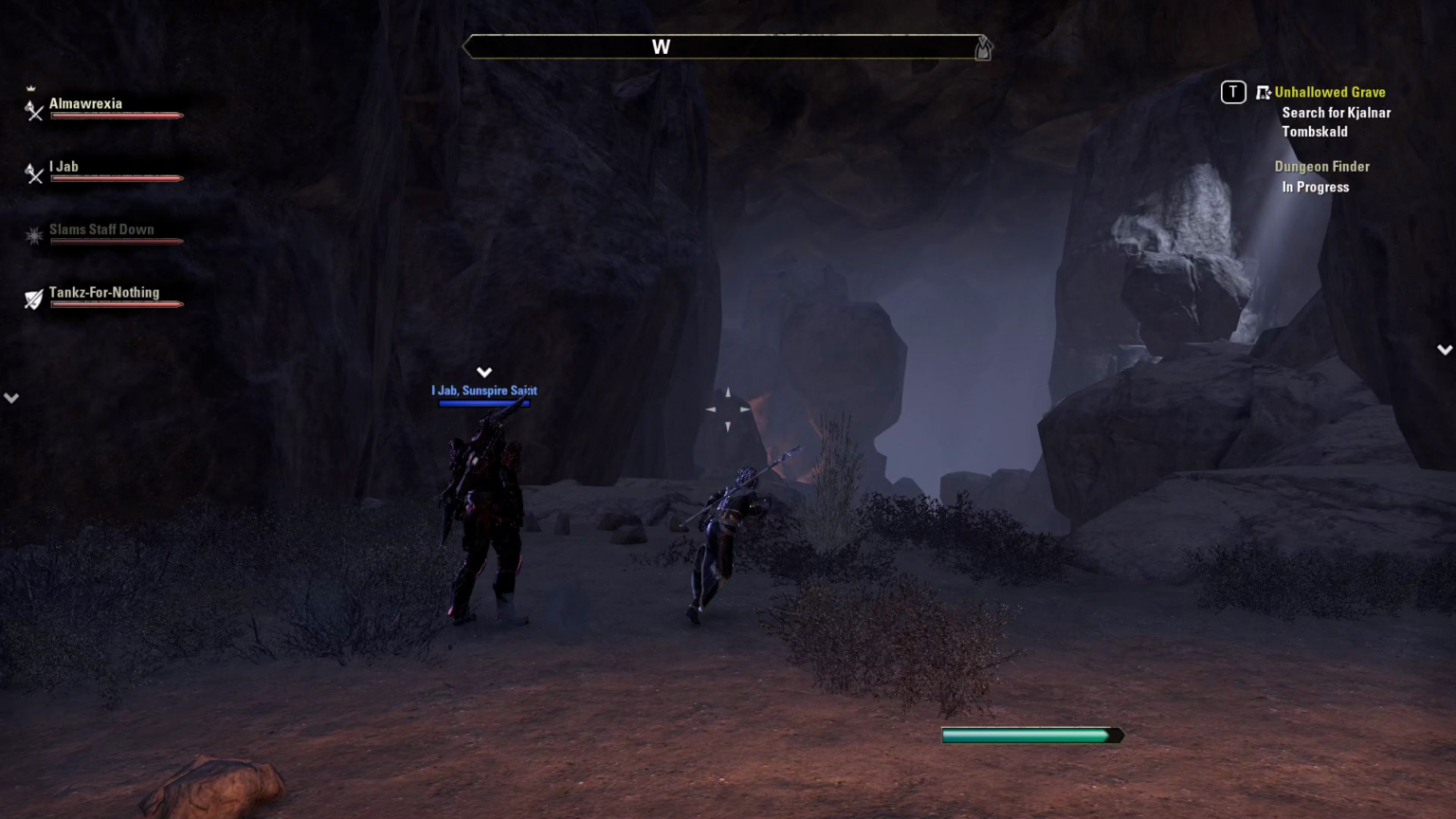Collapse the arrow above I Jab, Sunspire Saint

(x=484, y=372)
